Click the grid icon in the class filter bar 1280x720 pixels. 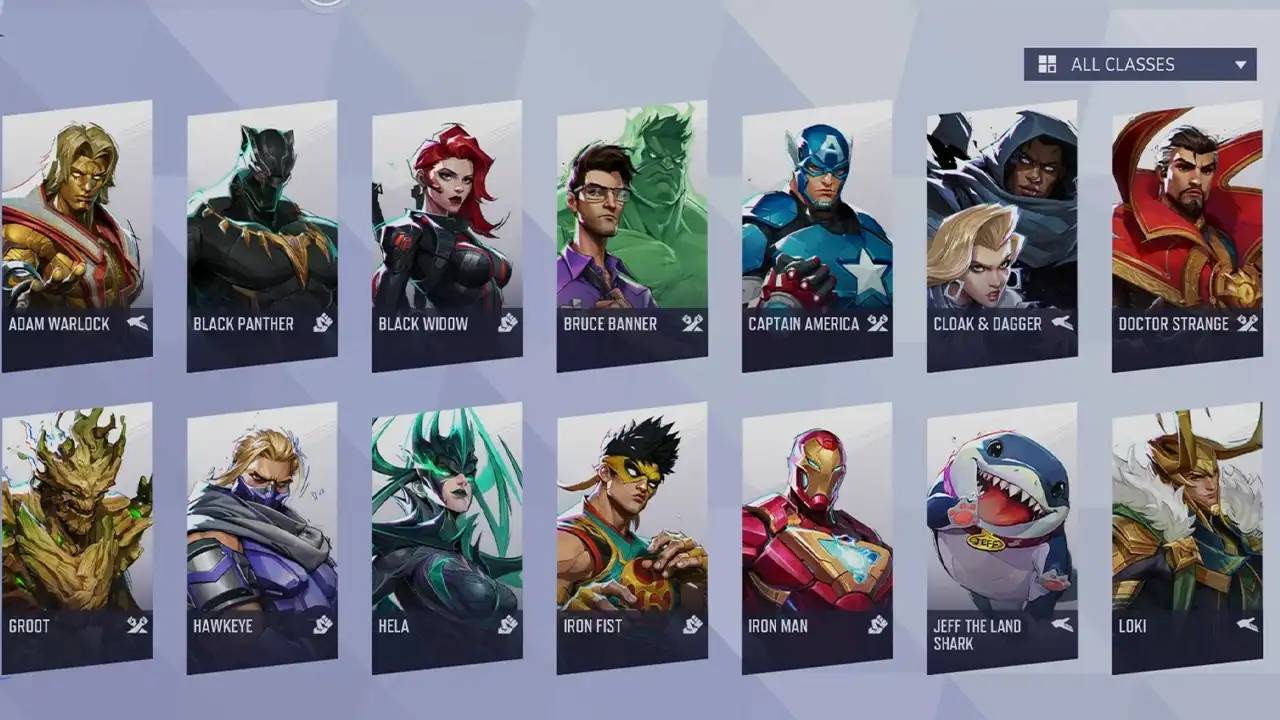(x=1046, y=63)
